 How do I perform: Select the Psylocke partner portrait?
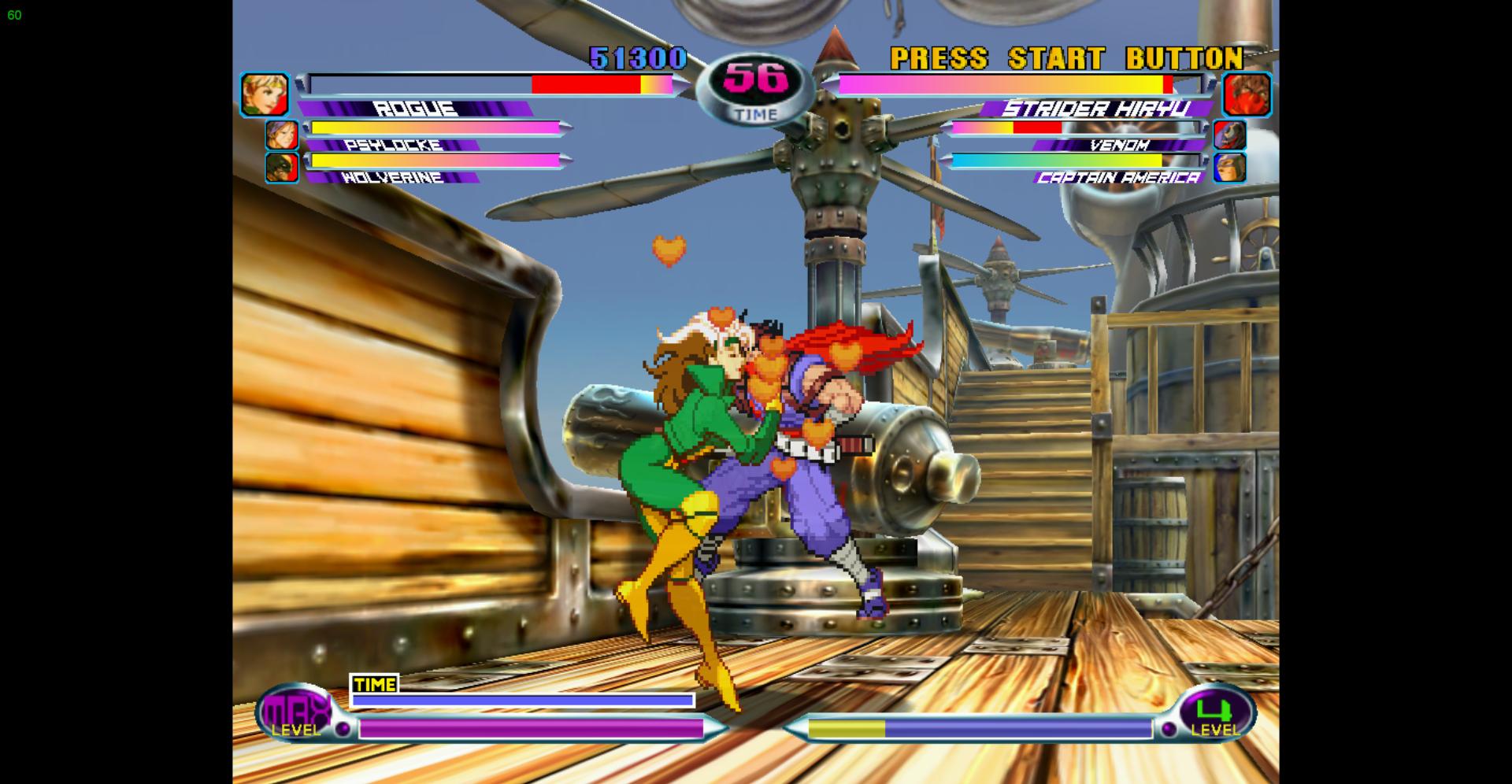281,135
